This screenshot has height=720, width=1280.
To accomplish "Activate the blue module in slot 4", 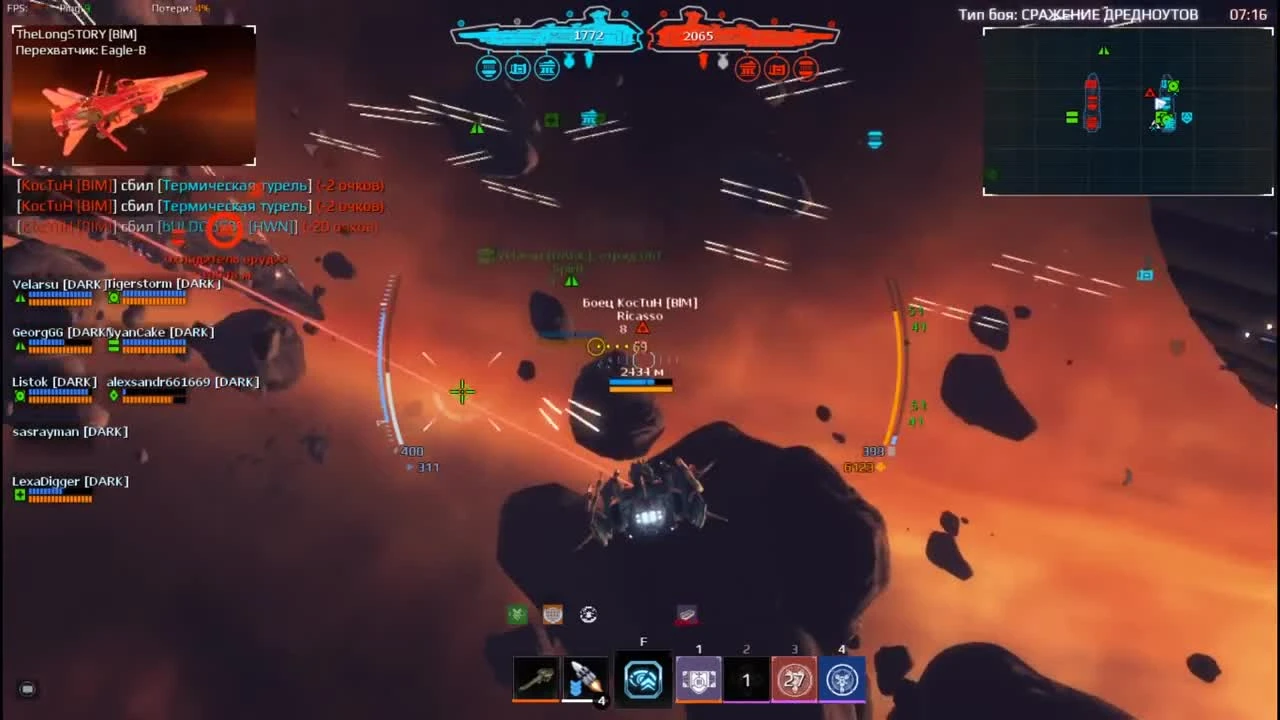I will [x=841, y=680].
